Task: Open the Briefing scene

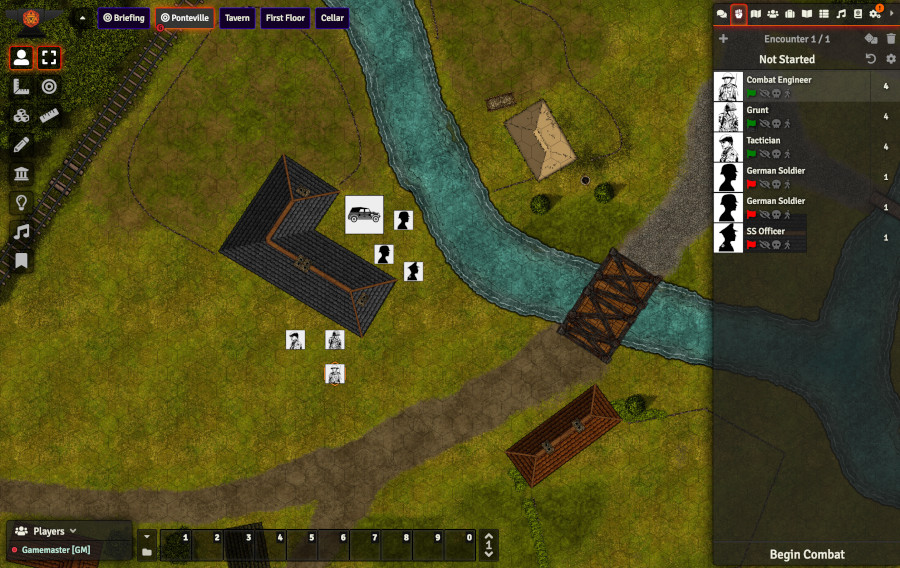Action: (x=124, y=18)
